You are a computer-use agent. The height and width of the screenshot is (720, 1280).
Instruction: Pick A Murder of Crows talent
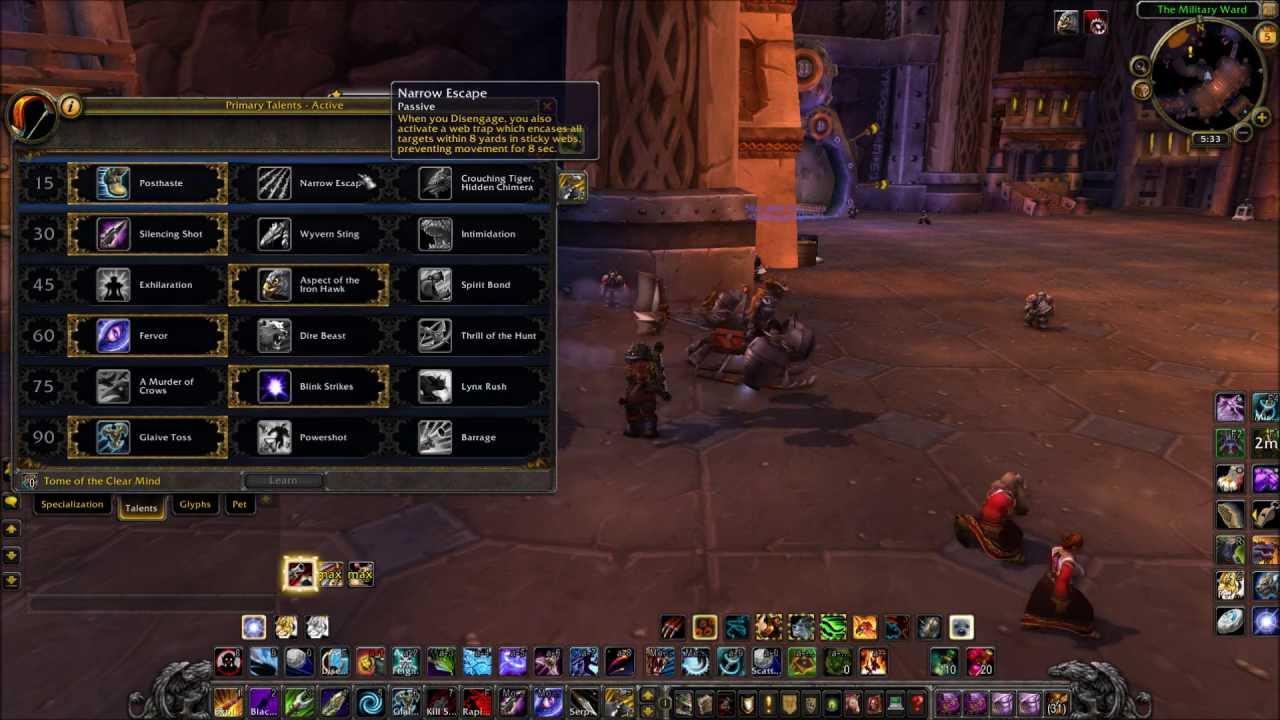click(x=147, y=386)
